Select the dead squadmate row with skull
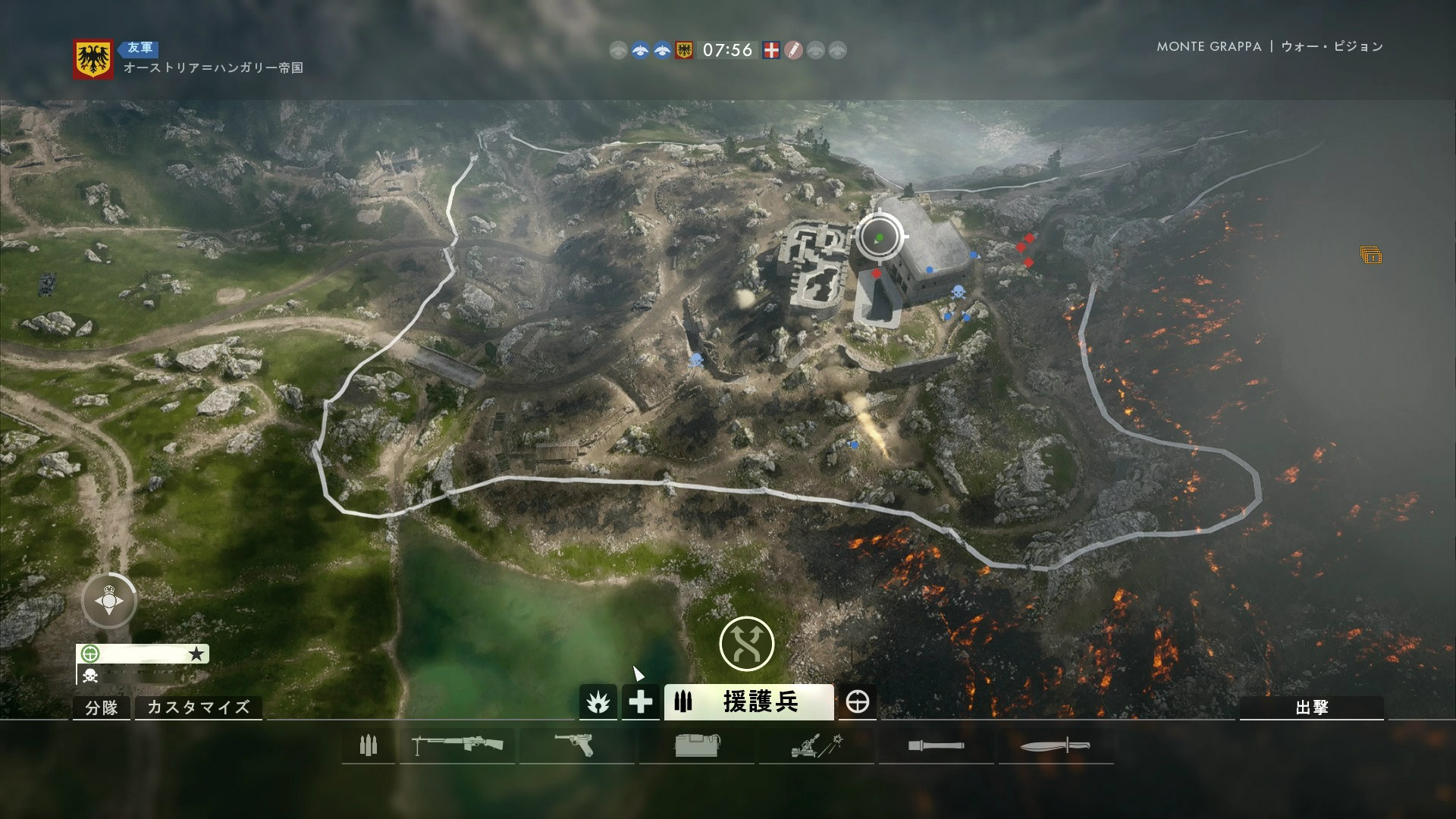 (x=143, y=675)
